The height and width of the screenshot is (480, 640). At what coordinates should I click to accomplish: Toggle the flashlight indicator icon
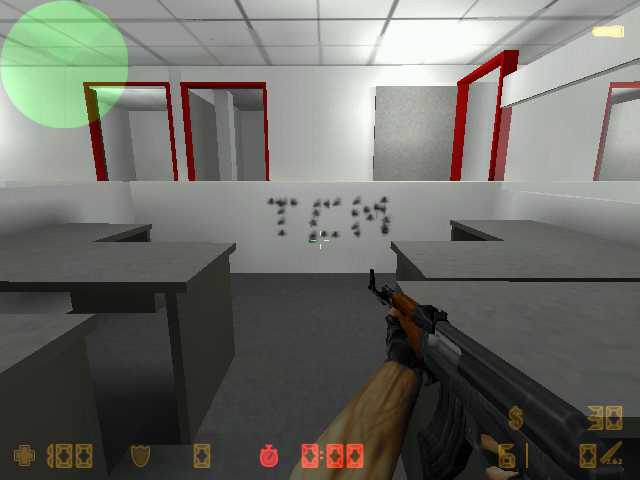tap(607, 32)
